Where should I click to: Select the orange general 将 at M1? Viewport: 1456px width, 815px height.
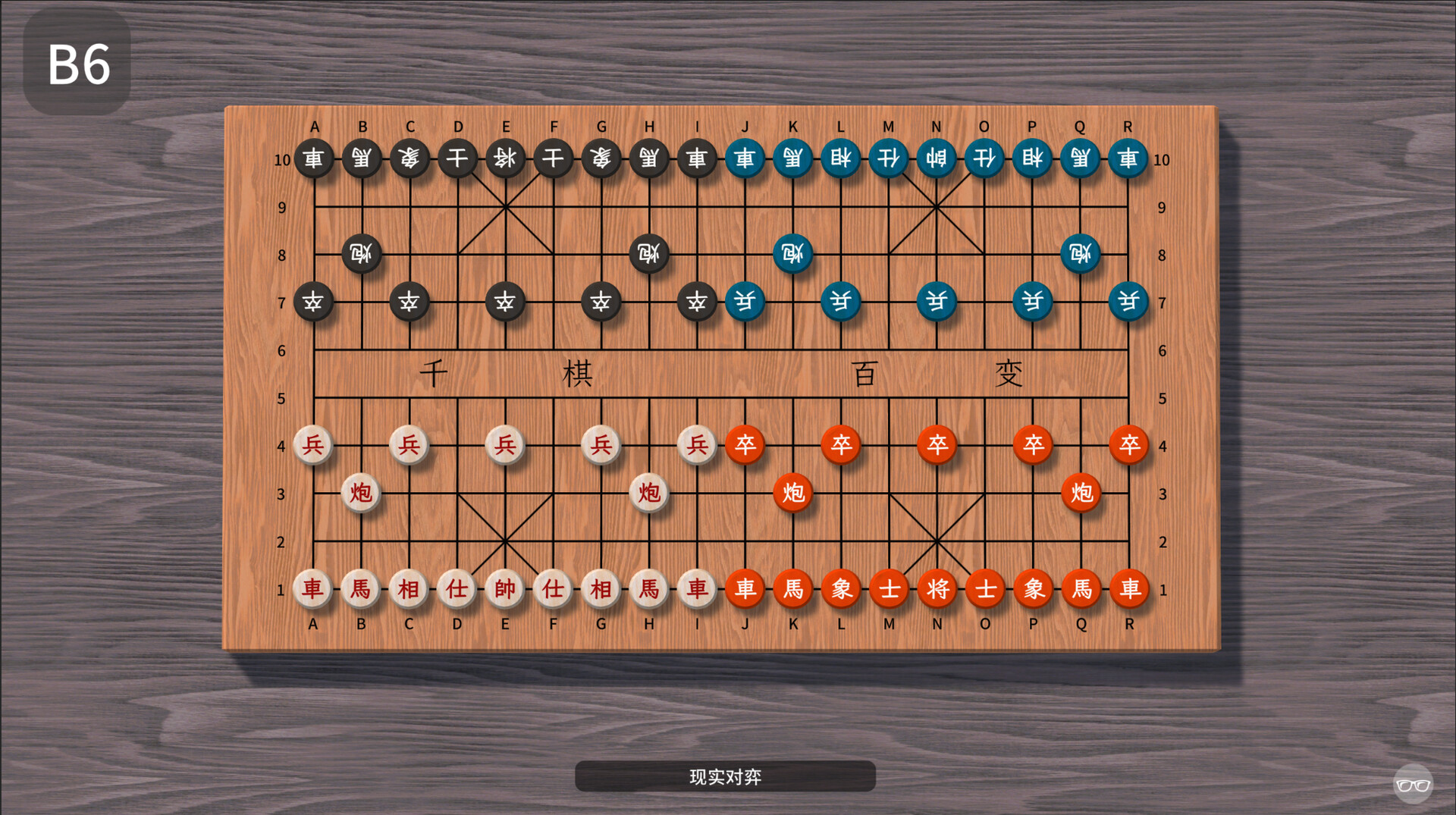(937, 588)
